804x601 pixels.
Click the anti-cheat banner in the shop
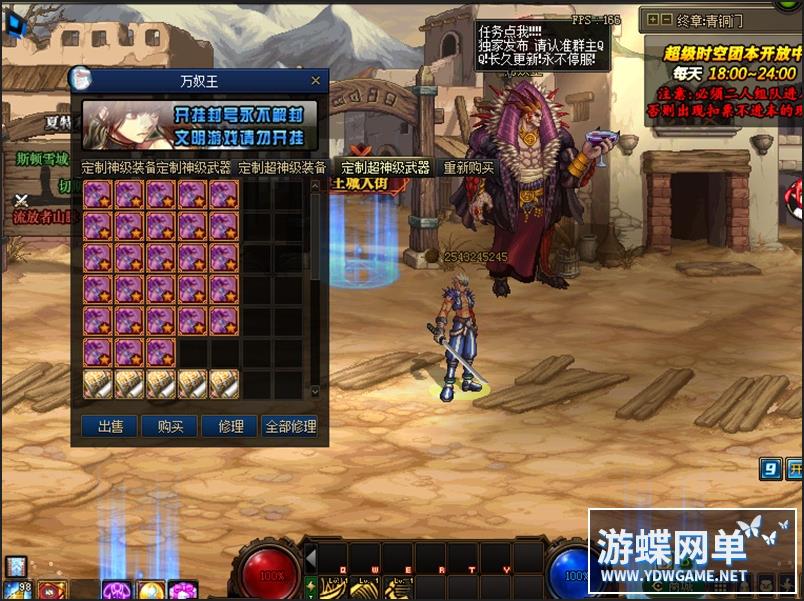pos(200,125)
